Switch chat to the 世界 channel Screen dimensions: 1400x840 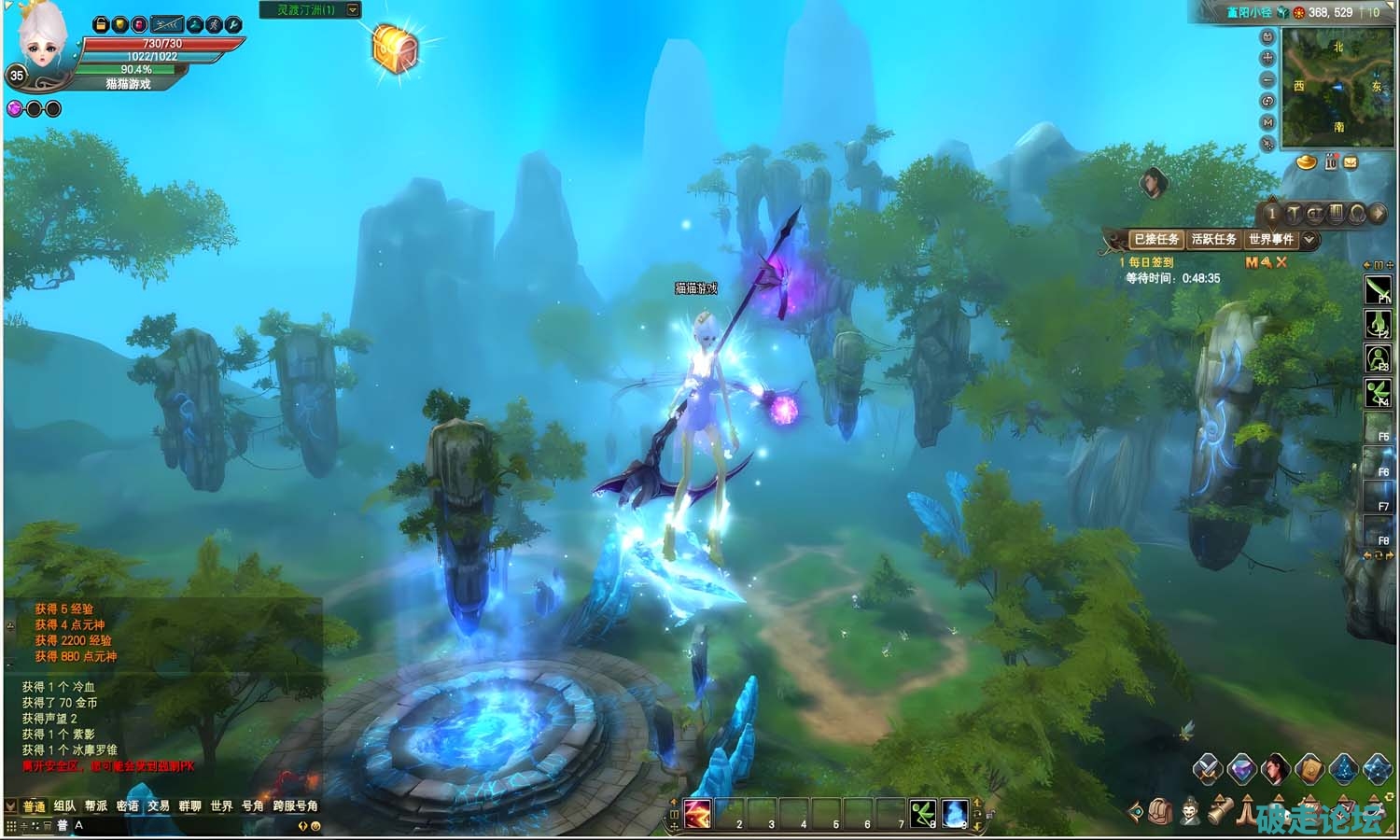(221, 805)
